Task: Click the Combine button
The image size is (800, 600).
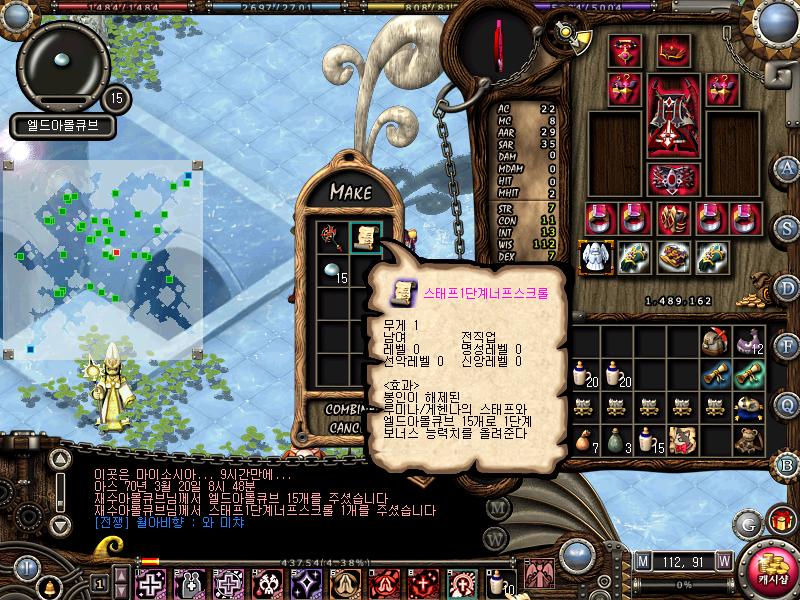Action: pyautogui.click(x=344, y=410)
